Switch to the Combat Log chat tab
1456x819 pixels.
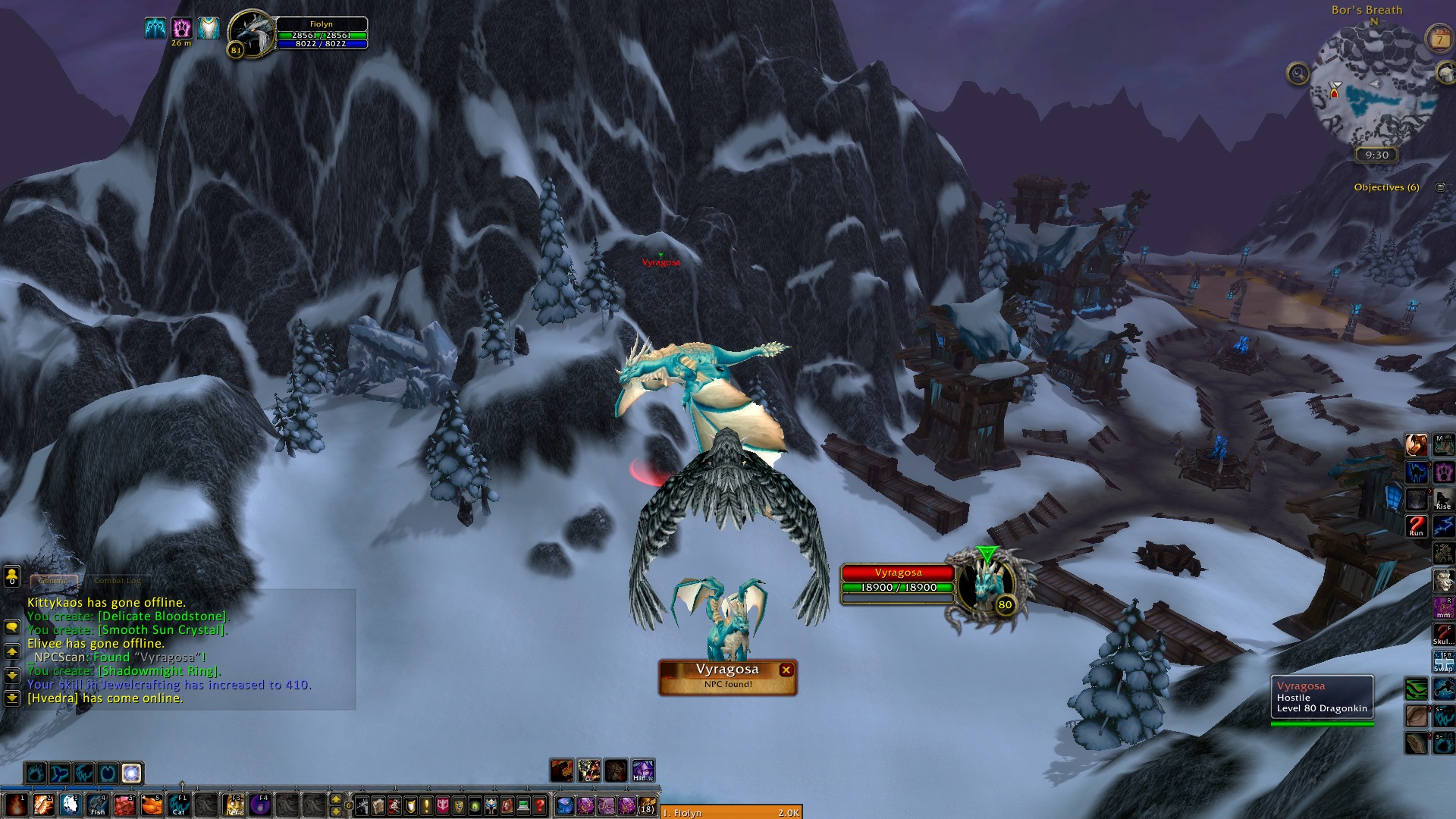(118, 581)
